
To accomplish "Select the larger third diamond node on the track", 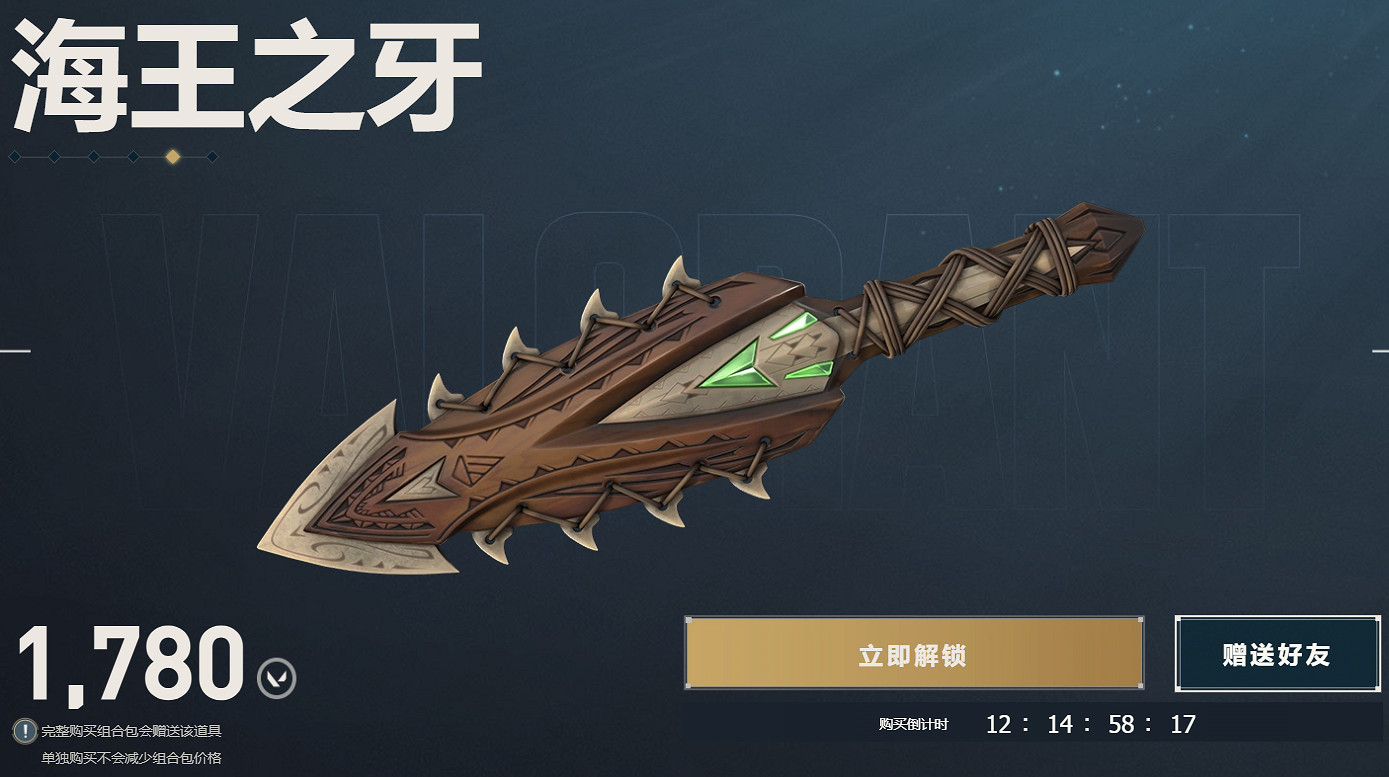I will tap(92, 156).
